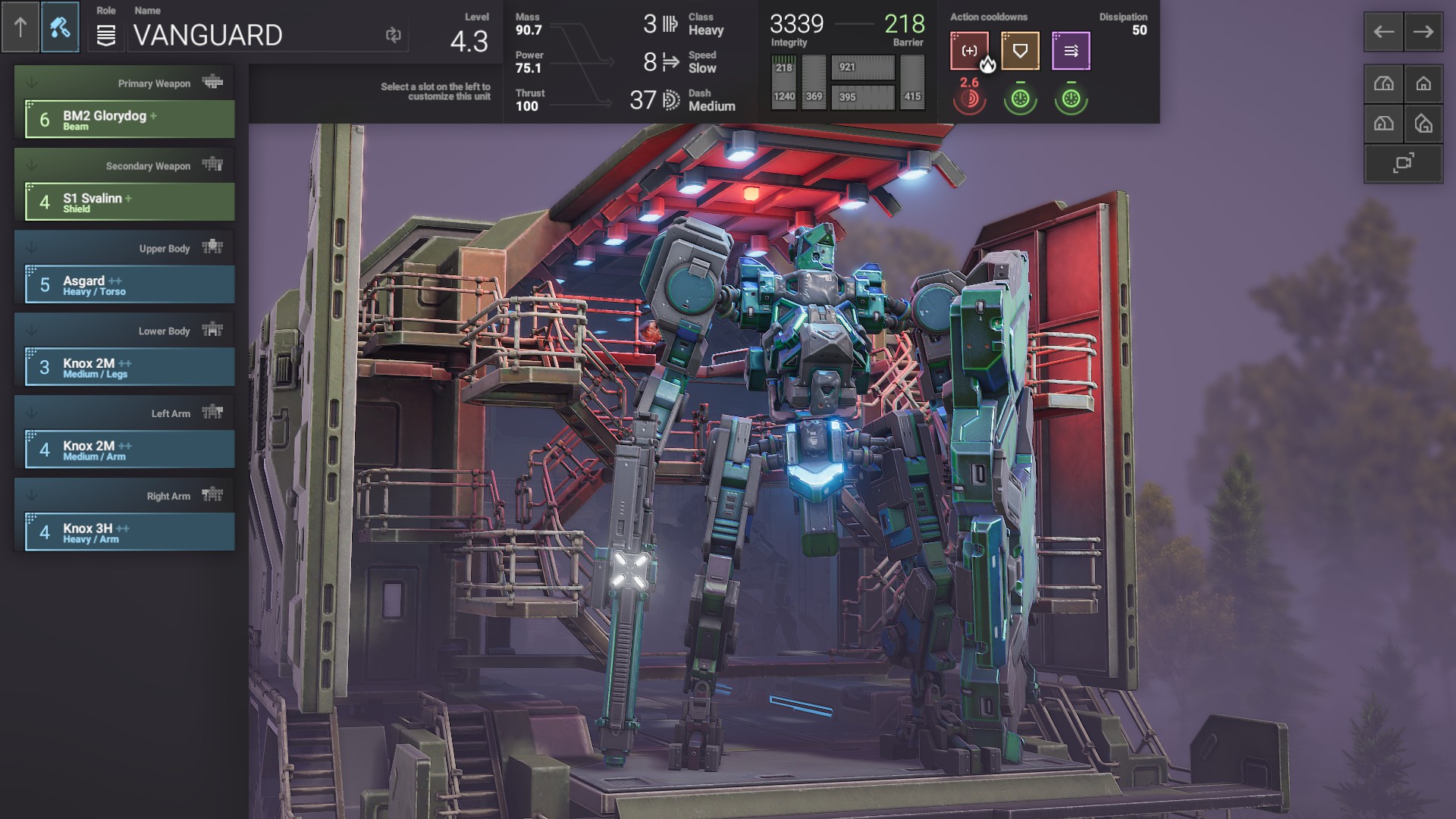Click the up-arrow back button
Screen dimensions: 1456x819
[20, 28]
